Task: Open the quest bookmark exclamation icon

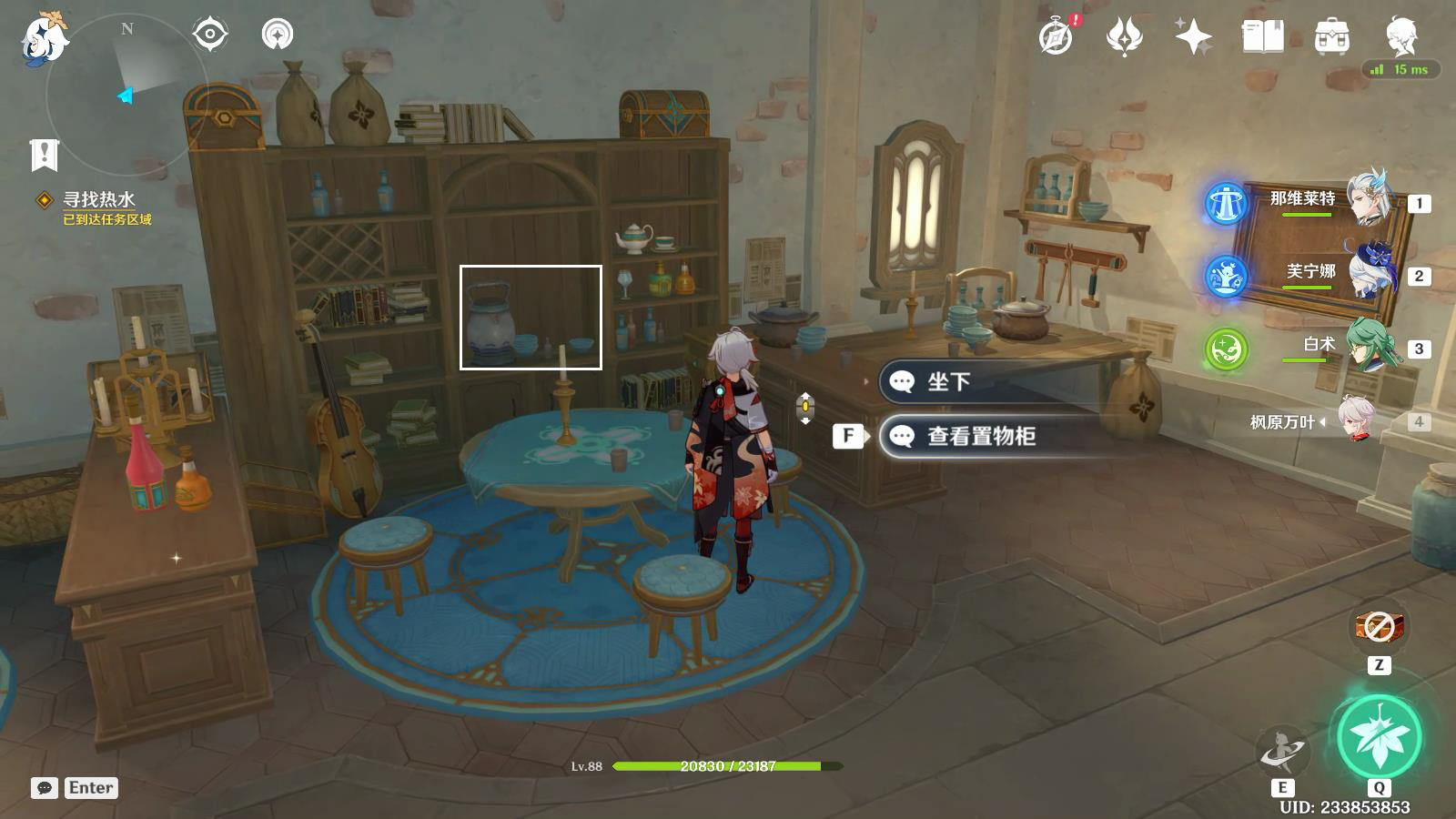Action: pos(44,155)
